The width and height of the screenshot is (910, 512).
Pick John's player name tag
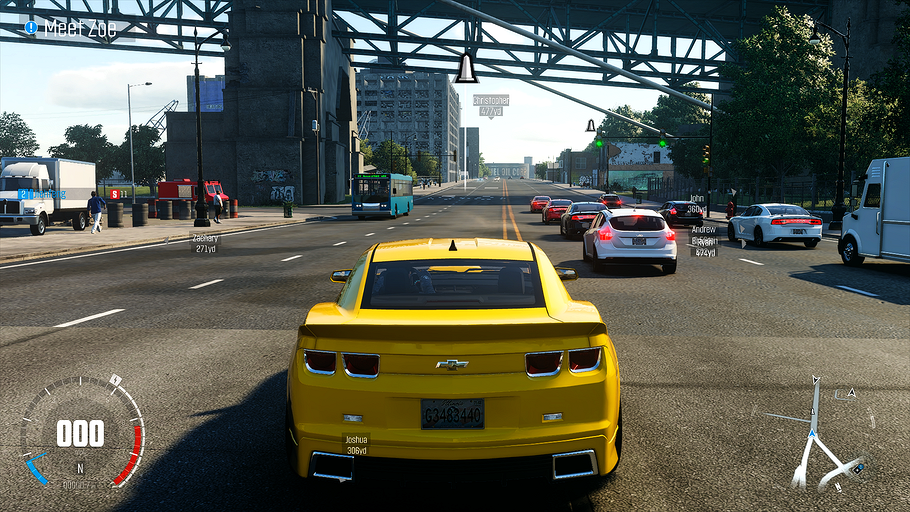[697, 203]
